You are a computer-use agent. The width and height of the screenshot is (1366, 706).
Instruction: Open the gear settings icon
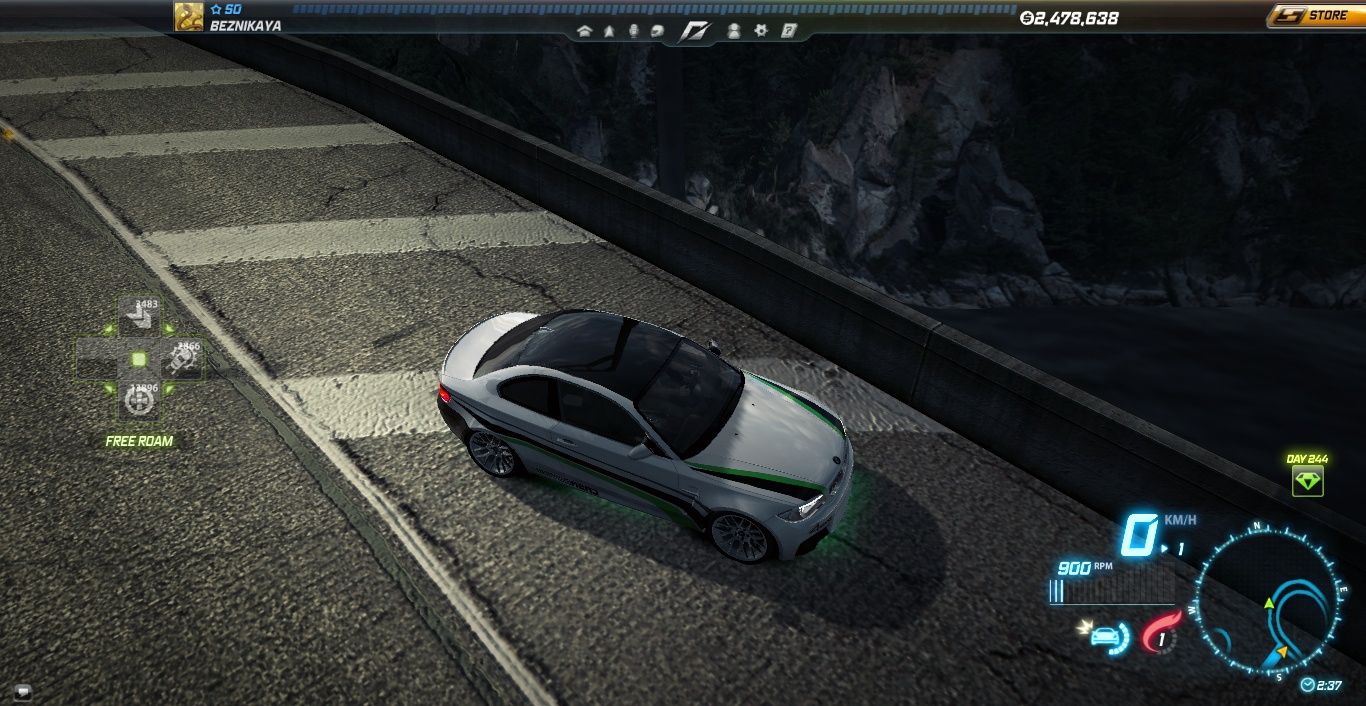click(x=761, y=31)
